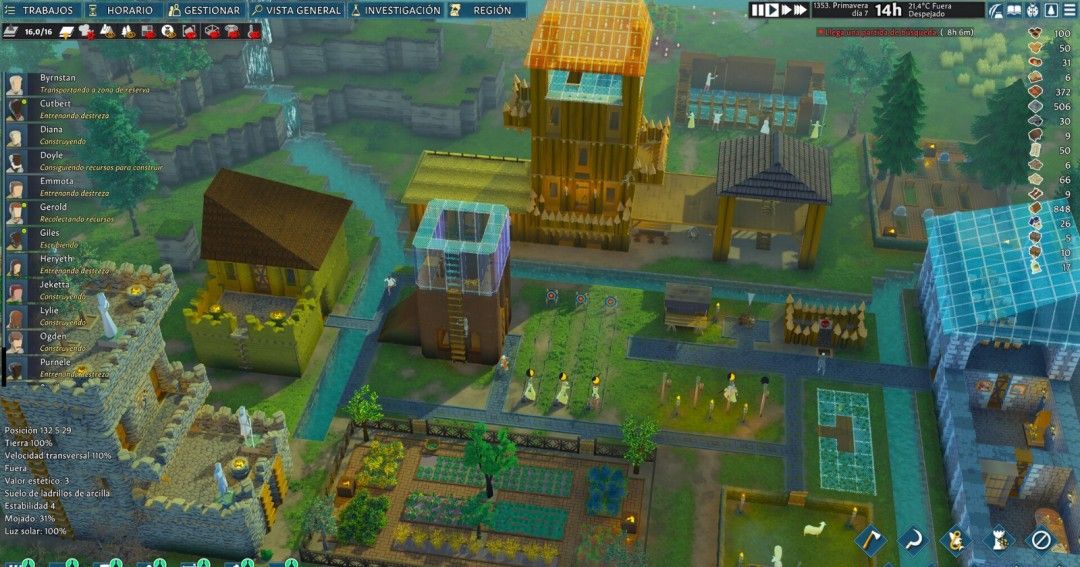Select settler Ogden from the list

click(x=52, y=337)
